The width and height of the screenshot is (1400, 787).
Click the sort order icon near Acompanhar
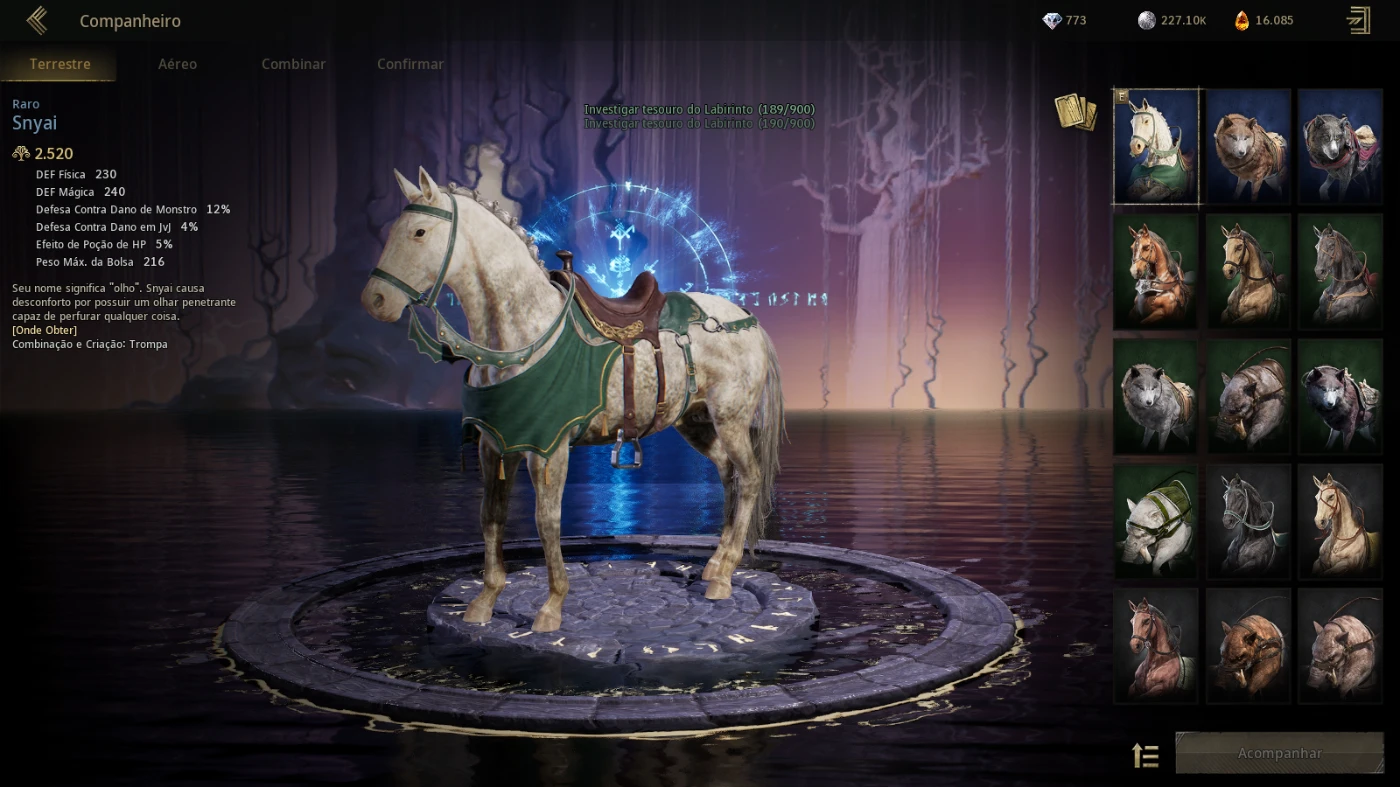click(x=1144, y=755)
